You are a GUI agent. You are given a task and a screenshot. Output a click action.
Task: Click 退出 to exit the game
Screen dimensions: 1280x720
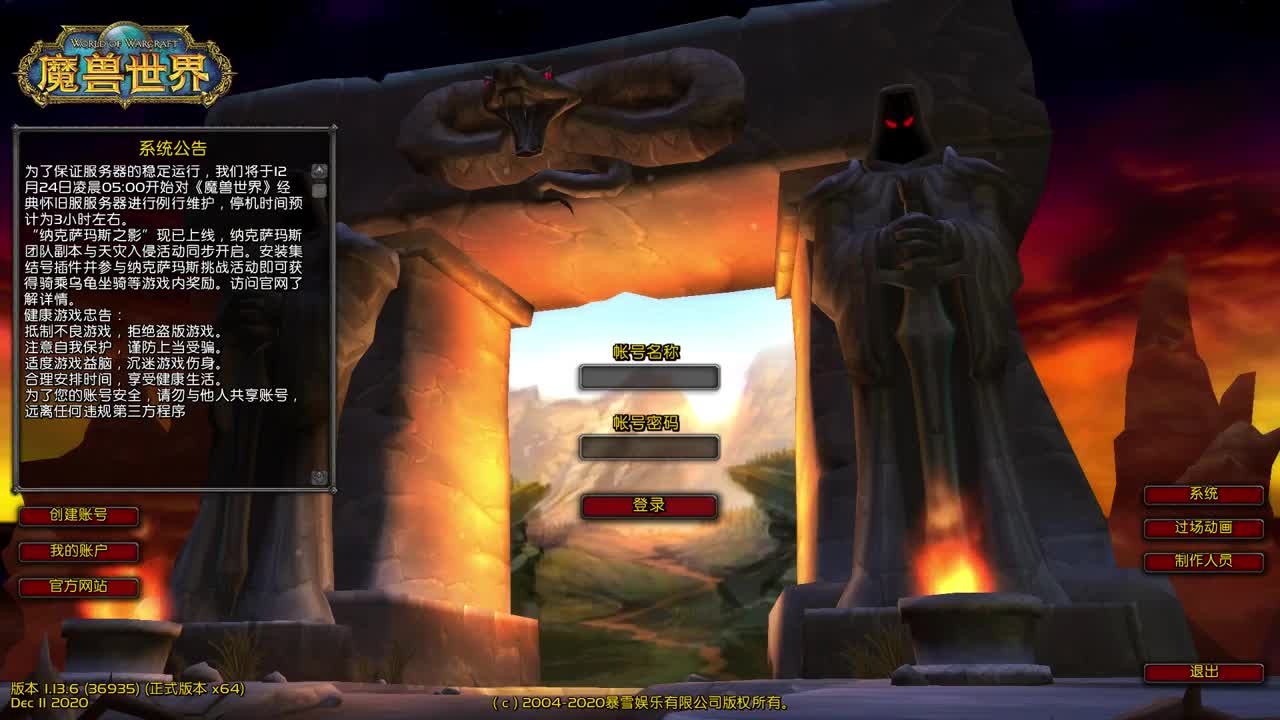point(1205,672)
